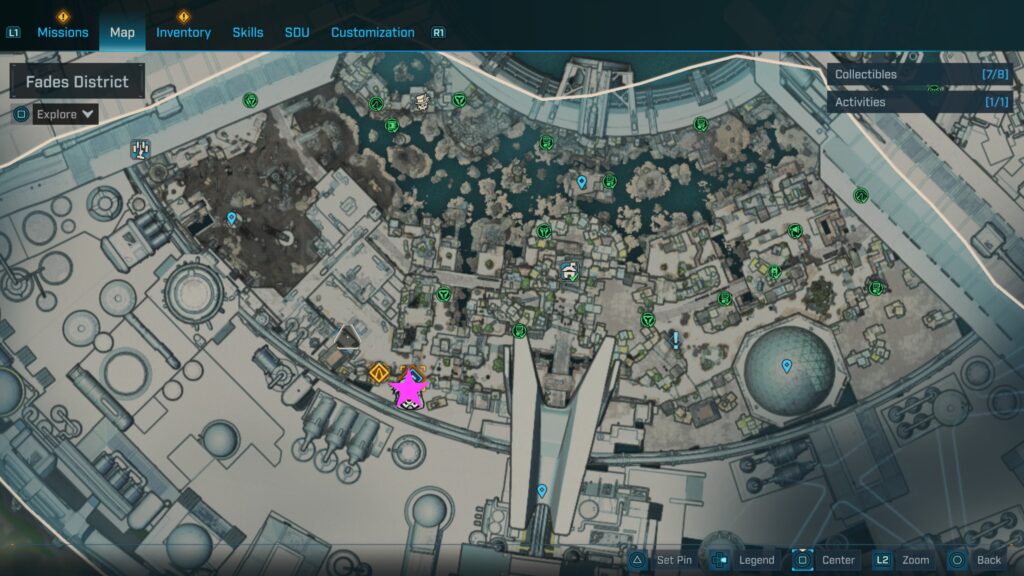Select the white triangle outline marker
Image resolution: width=1024 pixels, height=576 pixels.
pos(347,336)
